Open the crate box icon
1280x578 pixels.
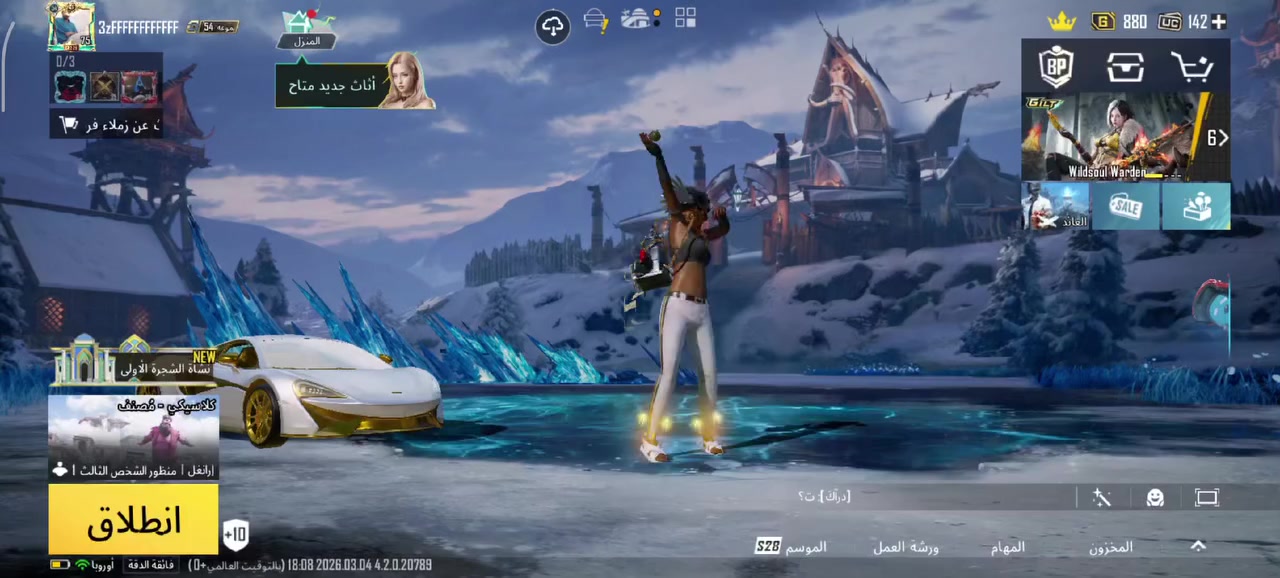click(x=1125, y=67)
